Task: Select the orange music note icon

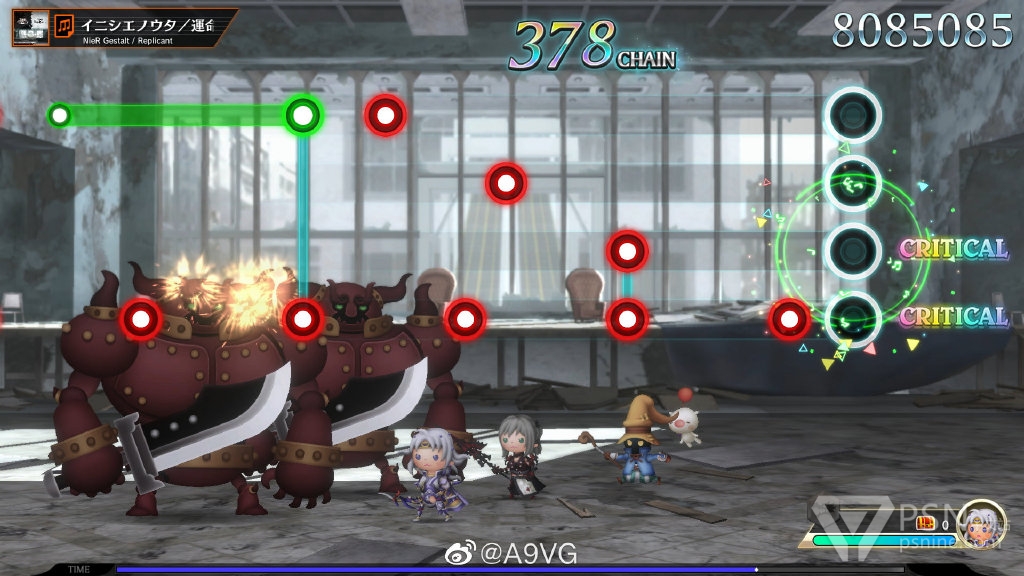Action: (65, 25)
